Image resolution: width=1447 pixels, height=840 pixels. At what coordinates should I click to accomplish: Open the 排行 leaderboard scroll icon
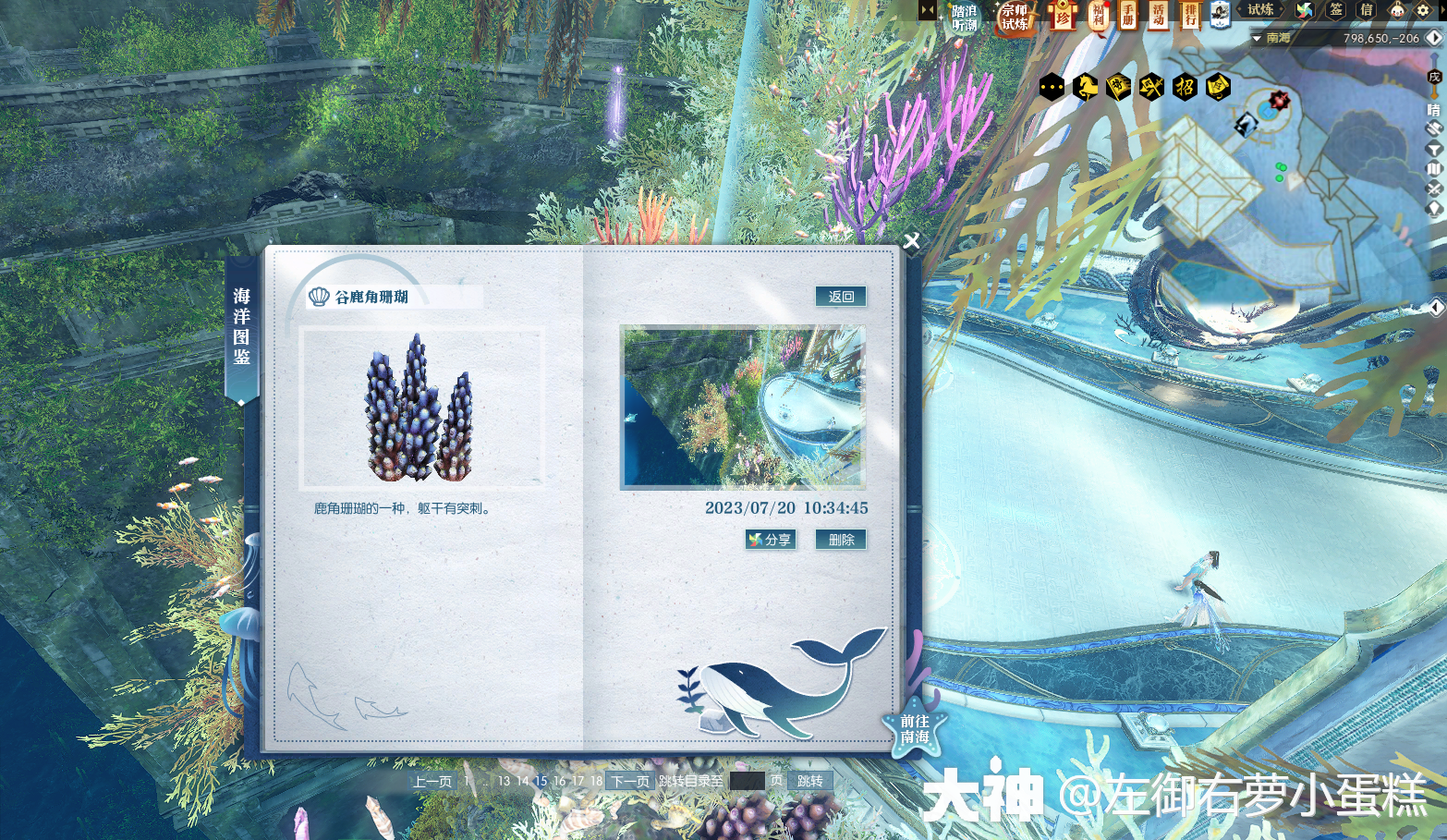pos(1189,17)
